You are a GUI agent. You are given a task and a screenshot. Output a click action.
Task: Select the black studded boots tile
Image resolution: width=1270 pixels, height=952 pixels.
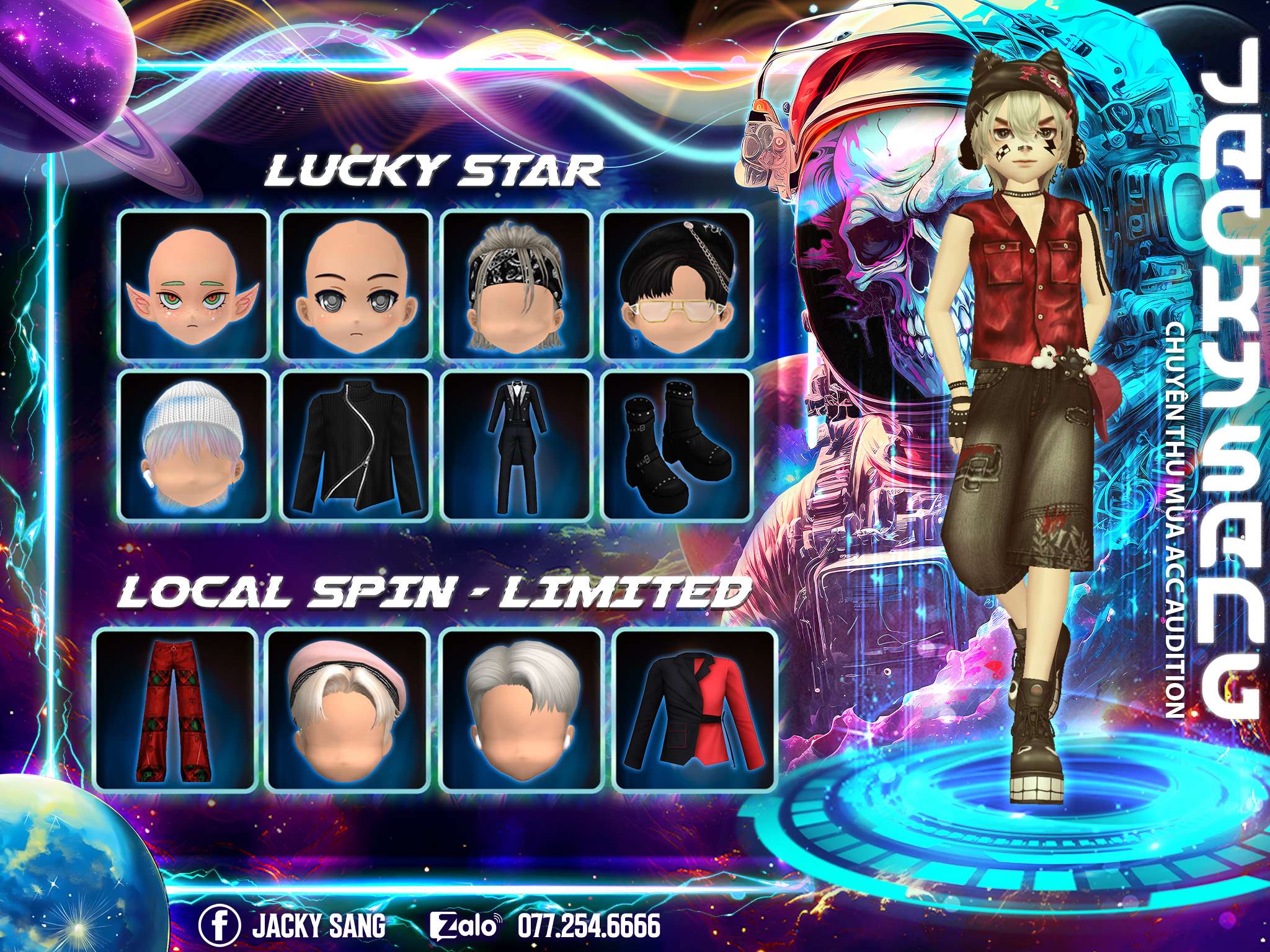pyautogui.click(x=677, y=445)
